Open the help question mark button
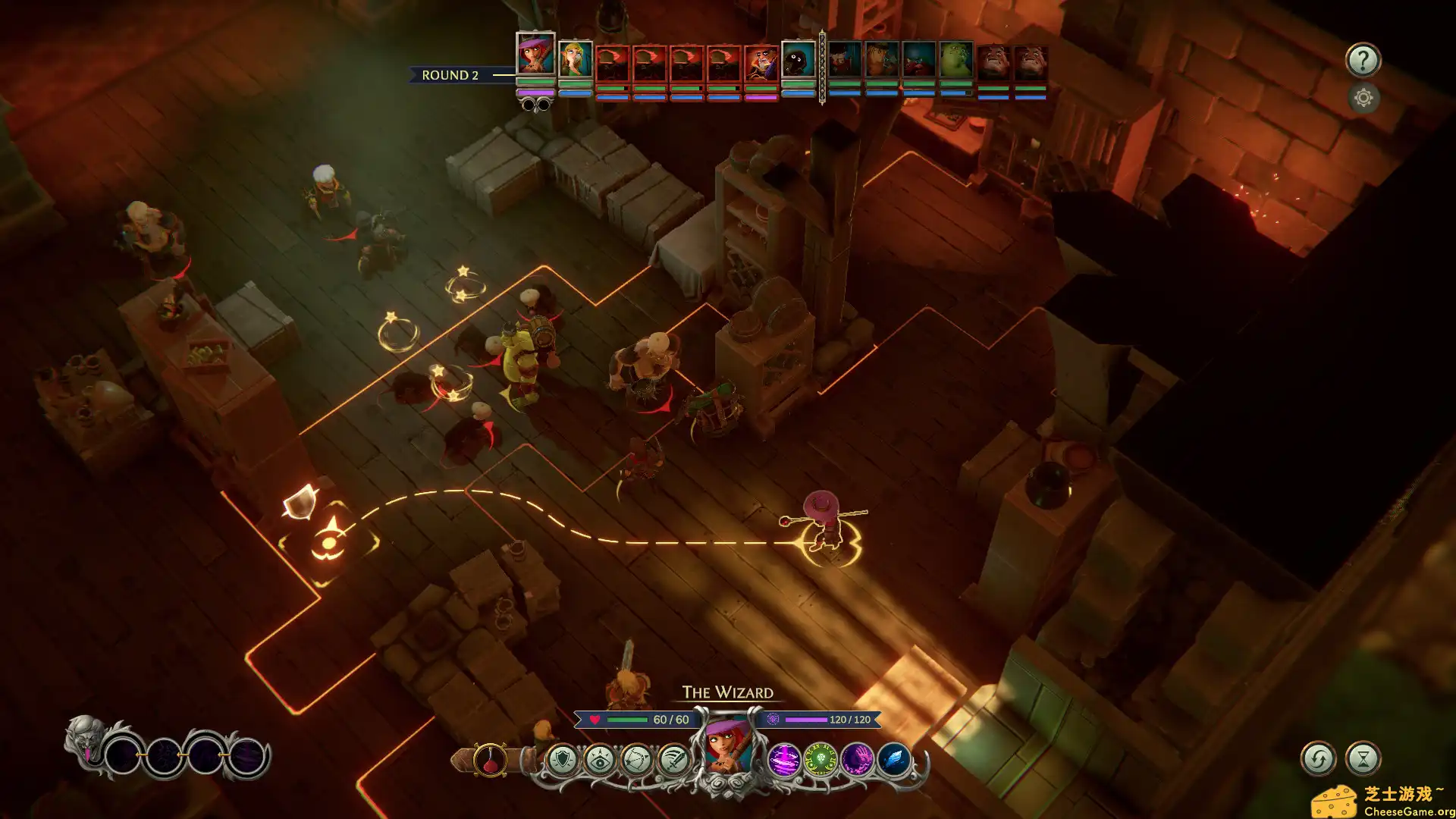The width and height of the screenshot is (1456, 819). (1363, 60)
